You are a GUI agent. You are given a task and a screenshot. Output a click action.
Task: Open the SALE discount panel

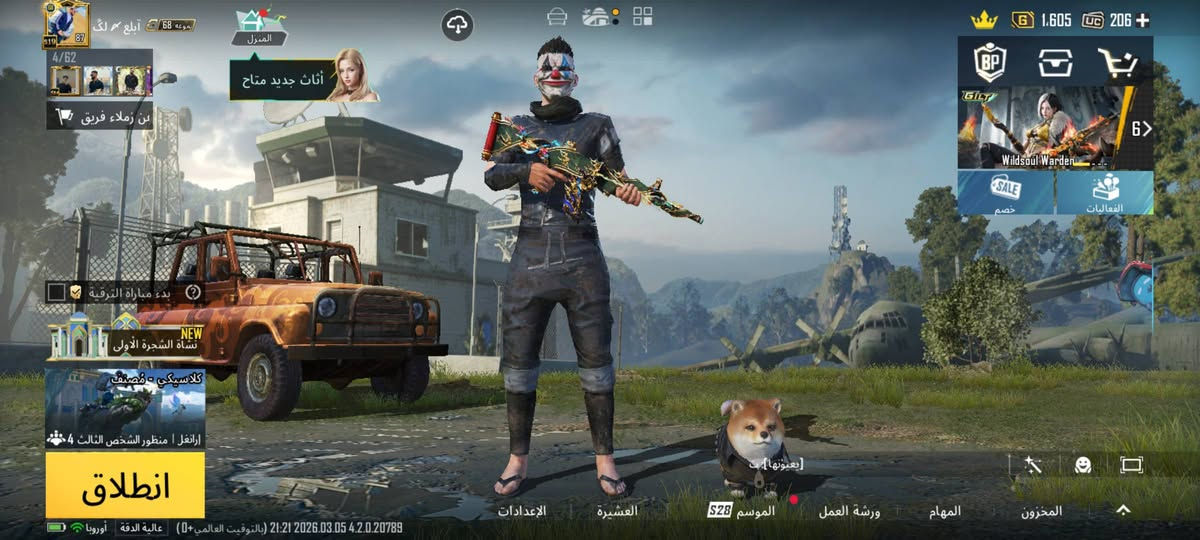point(1005,192)
